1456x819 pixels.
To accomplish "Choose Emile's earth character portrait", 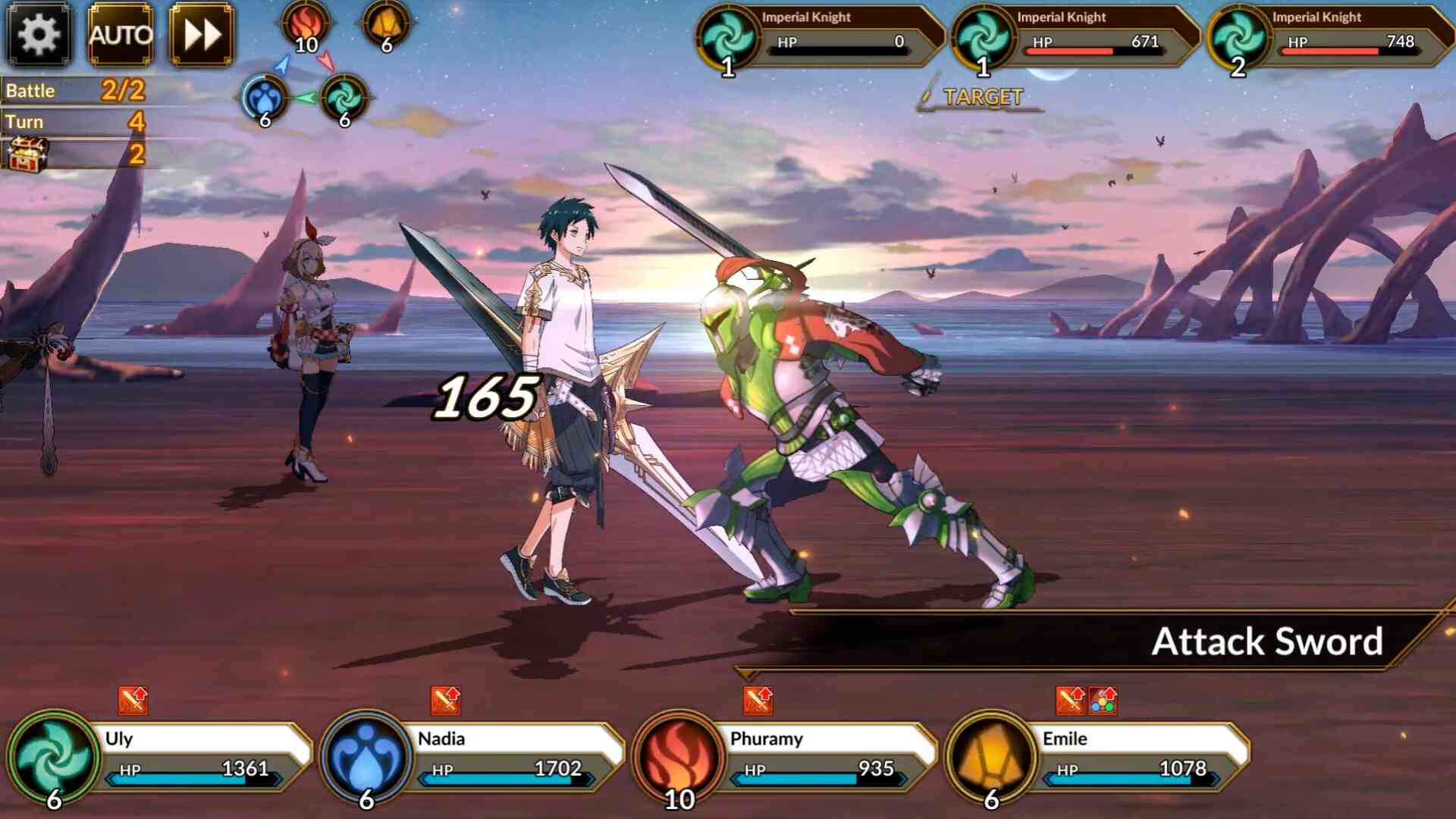I will 992,757.
